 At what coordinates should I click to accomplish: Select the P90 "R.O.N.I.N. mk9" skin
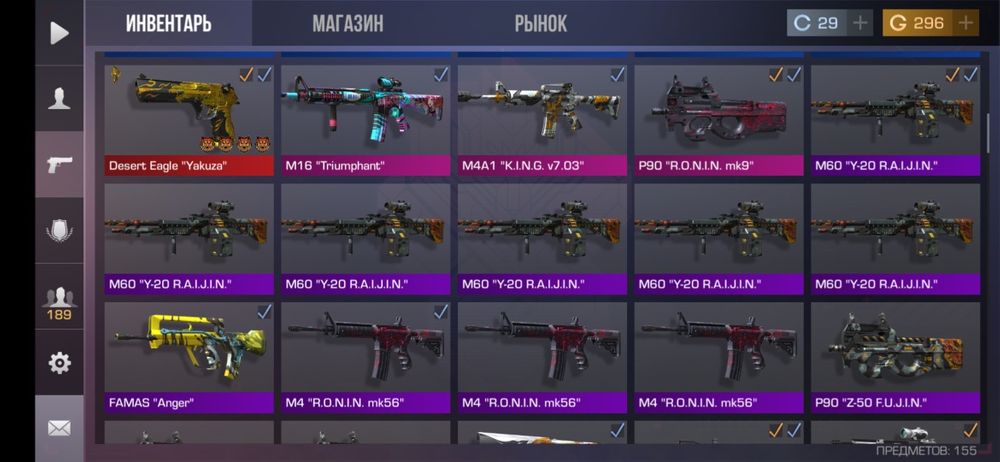(x=719, y=119)
